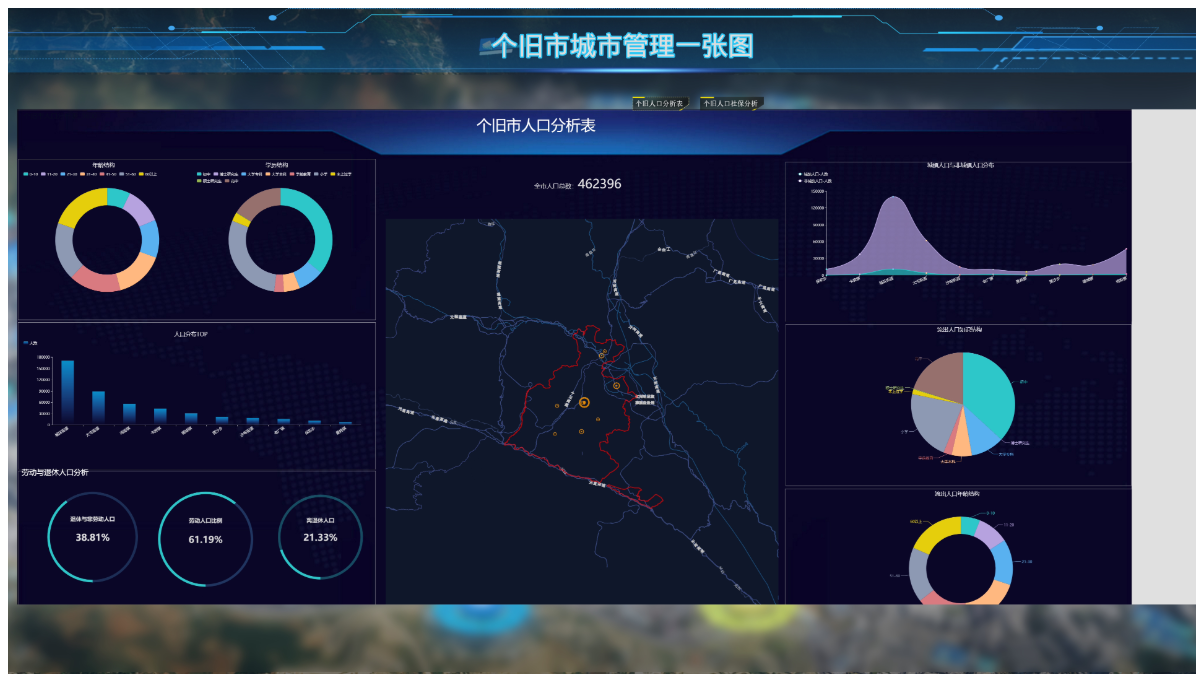Click the tallest bar in the population TOP chart
Viewport: 1204px width, 682px height.
pos(68,391)
